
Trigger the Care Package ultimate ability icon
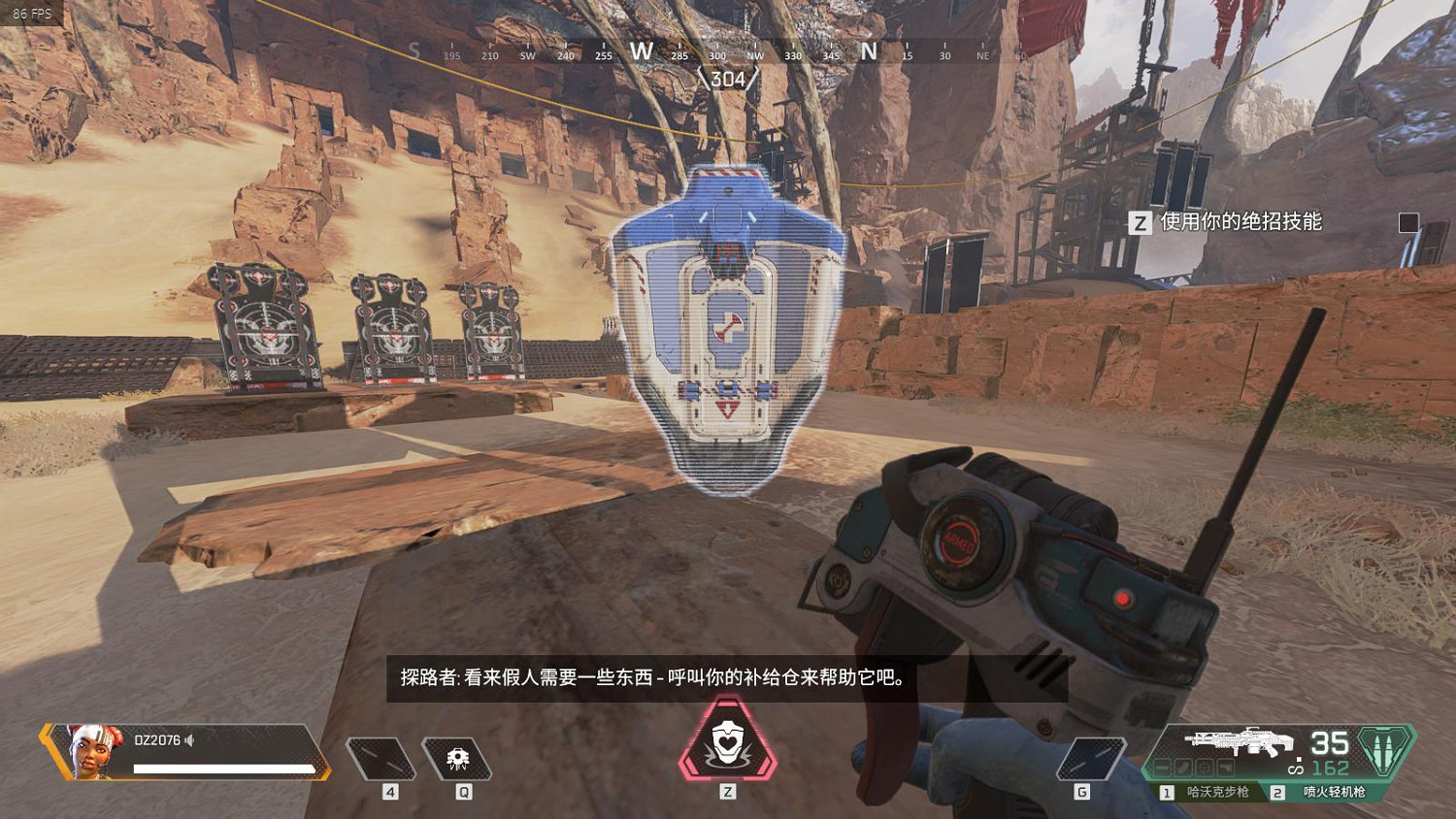pyautogui.click(x=728, y=747)
